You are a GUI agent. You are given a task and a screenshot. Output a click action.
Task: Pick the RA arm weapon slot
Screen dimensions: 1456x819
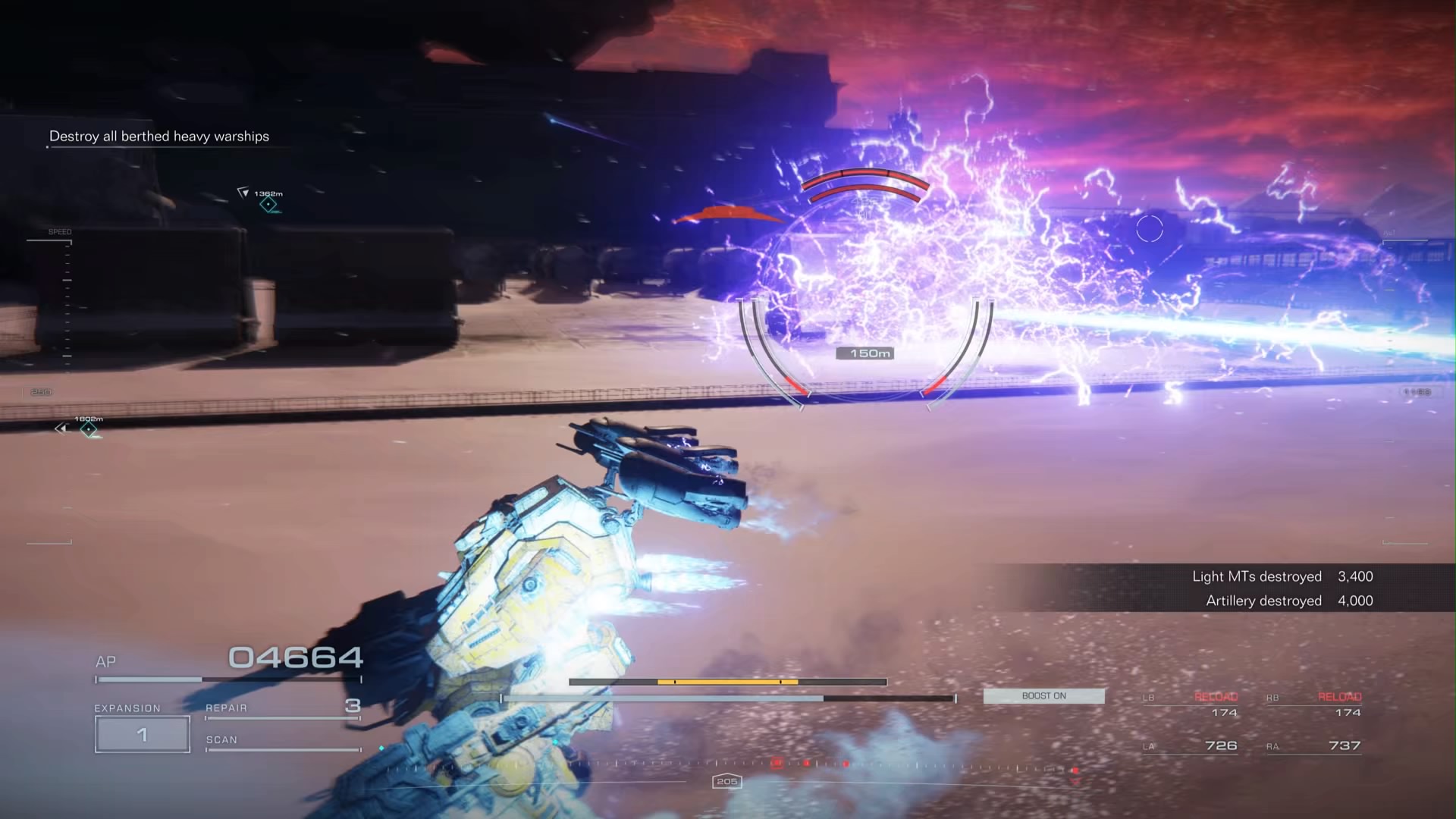[1314, 746]
